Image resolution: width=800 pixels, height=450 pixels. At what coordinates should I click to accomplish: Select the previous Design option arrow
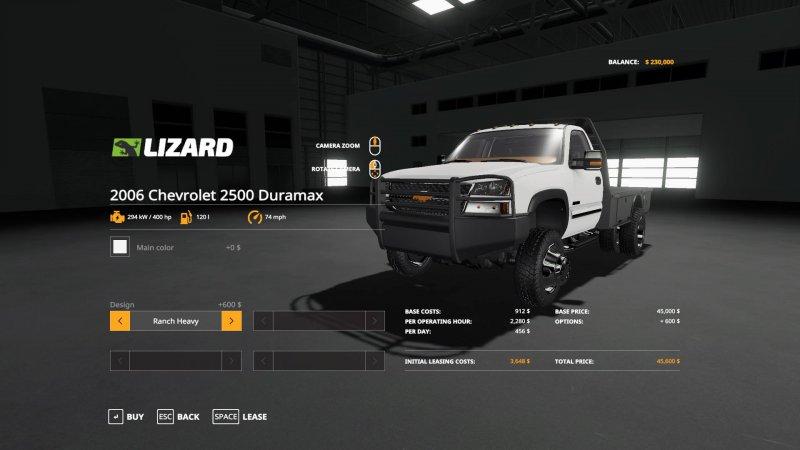[x=119, y=321]
